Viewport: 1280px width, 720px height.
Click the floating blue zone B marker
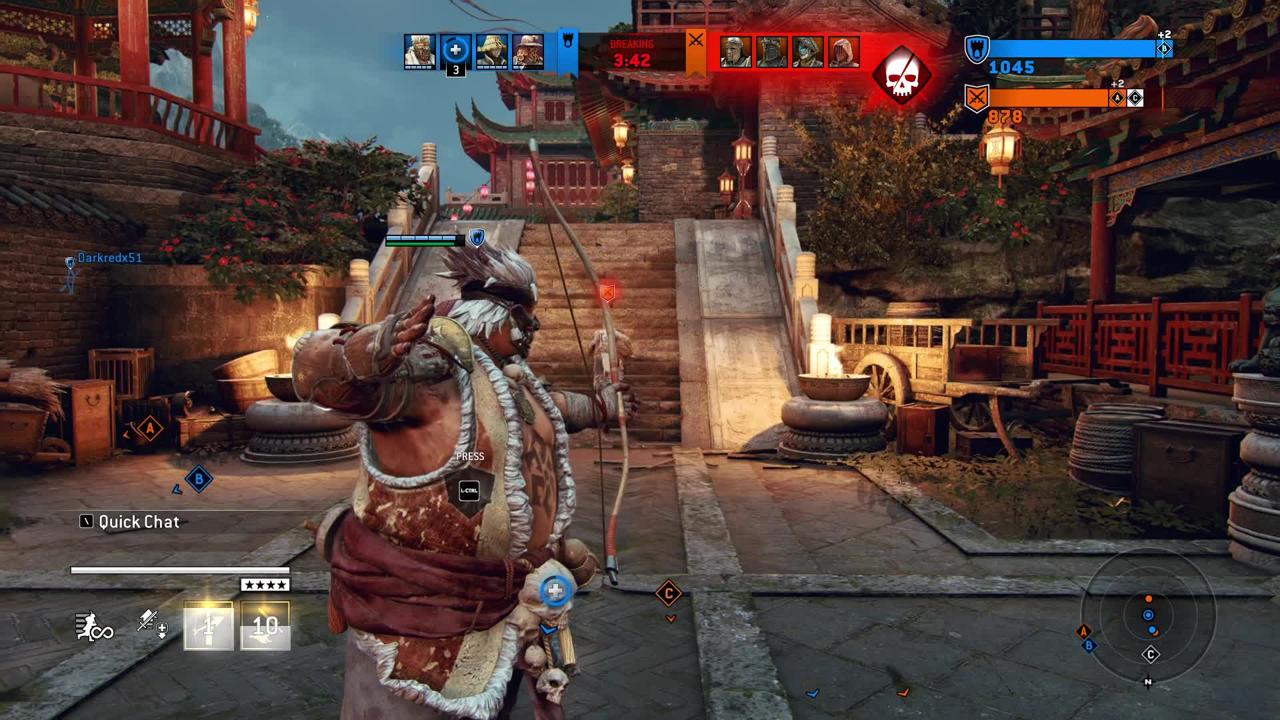tap(199, 479)
